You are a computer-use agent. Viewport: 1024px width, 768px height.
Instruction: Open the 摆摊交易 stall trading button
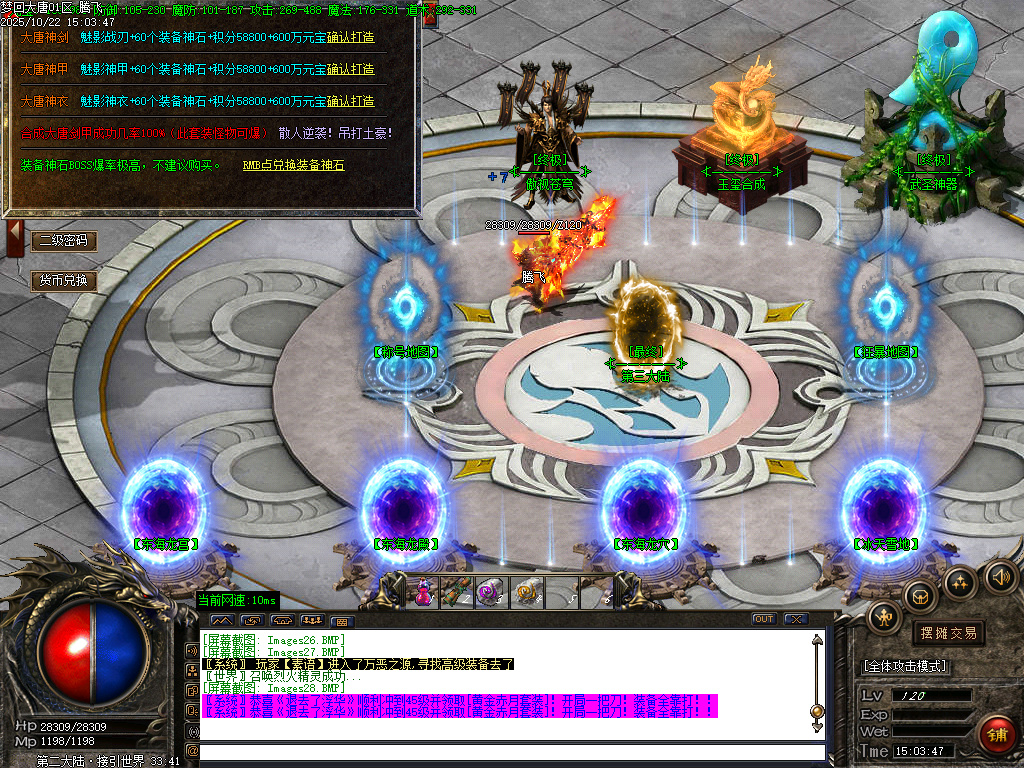946,633
